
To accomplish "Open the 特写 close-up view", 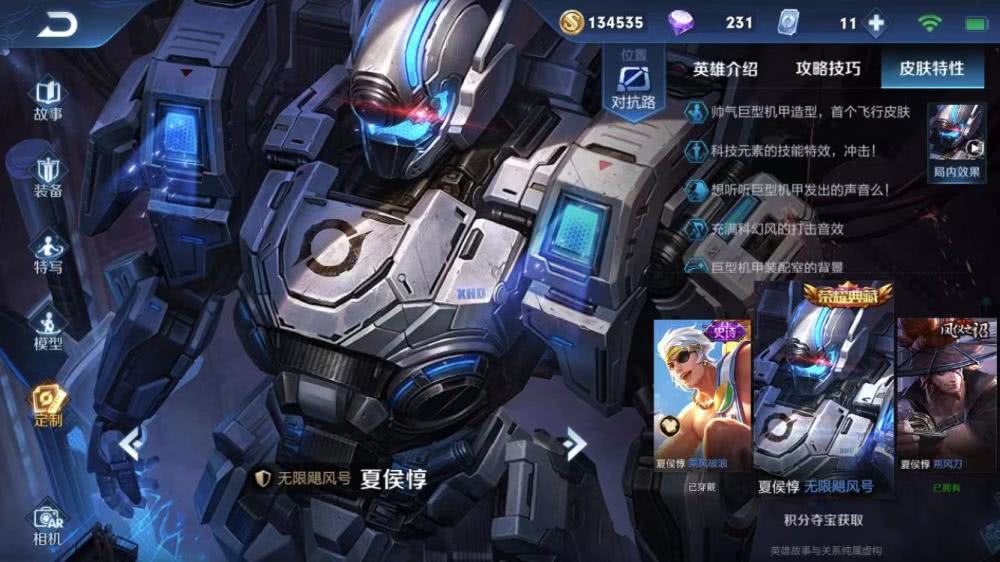I will 48,253.
